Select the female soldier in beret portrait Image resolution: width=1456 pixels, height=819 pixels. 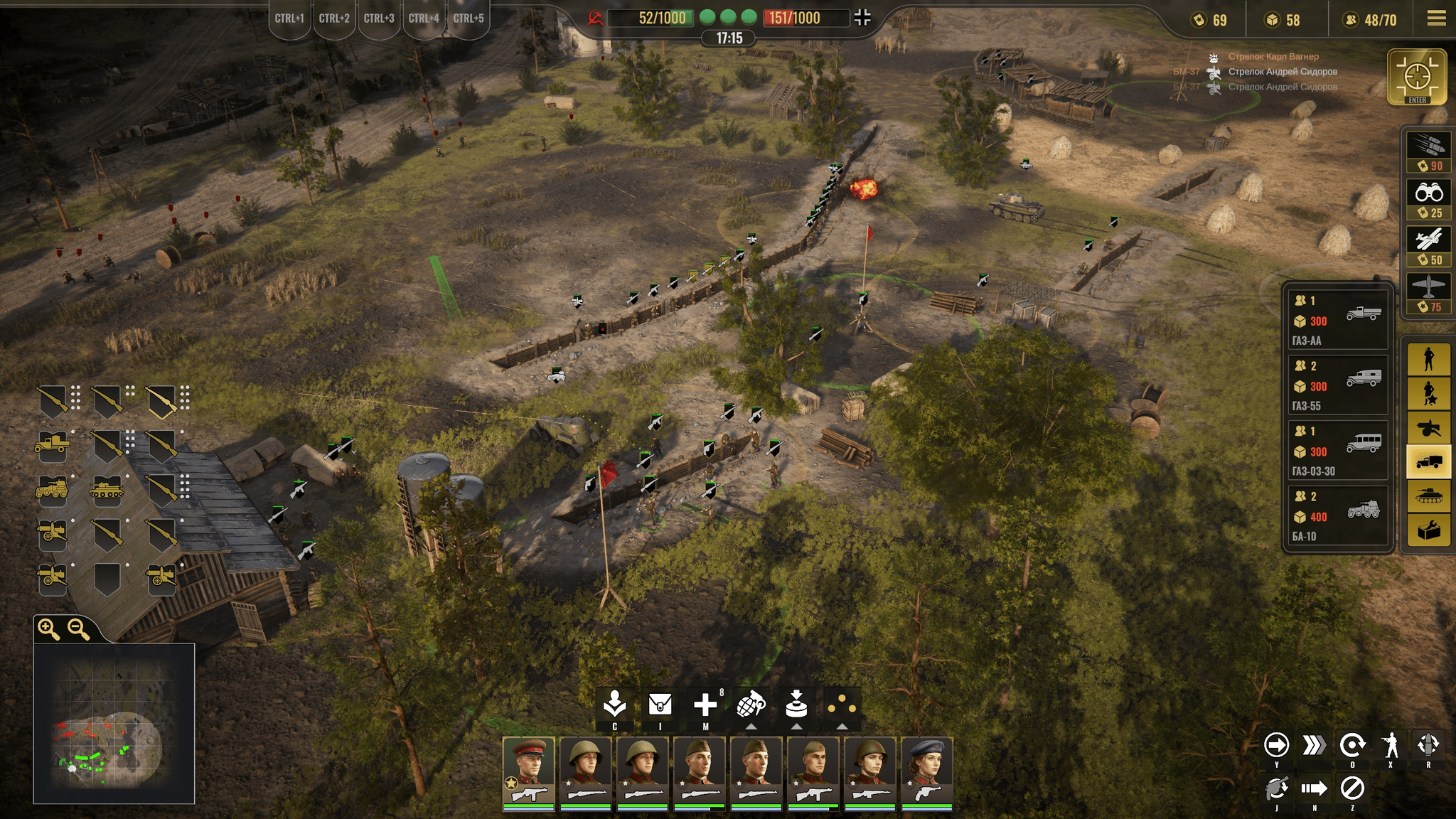(x=926, y=771)
